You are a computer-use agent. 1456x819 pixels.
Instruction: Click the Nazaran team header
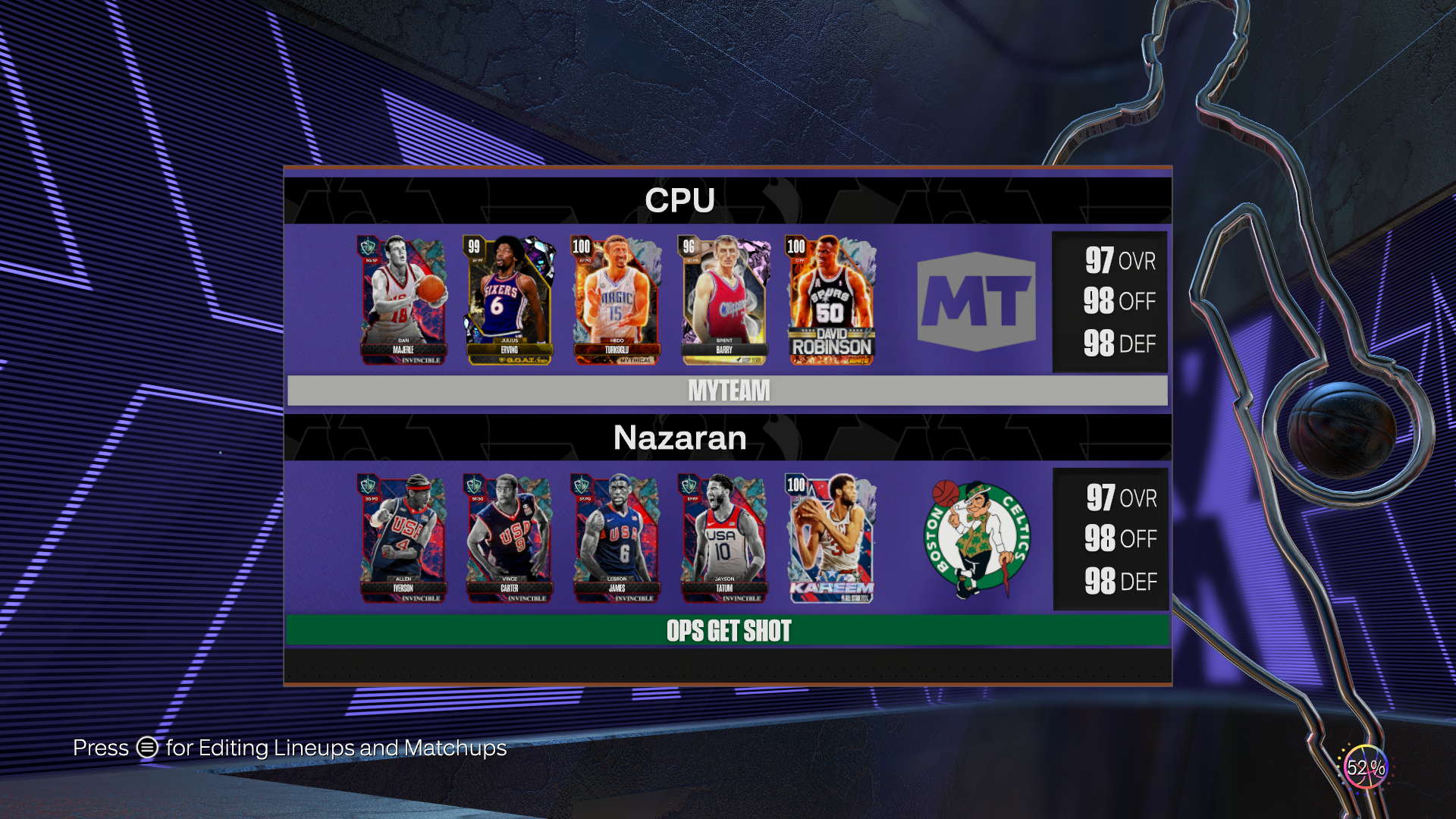[679, 438]
